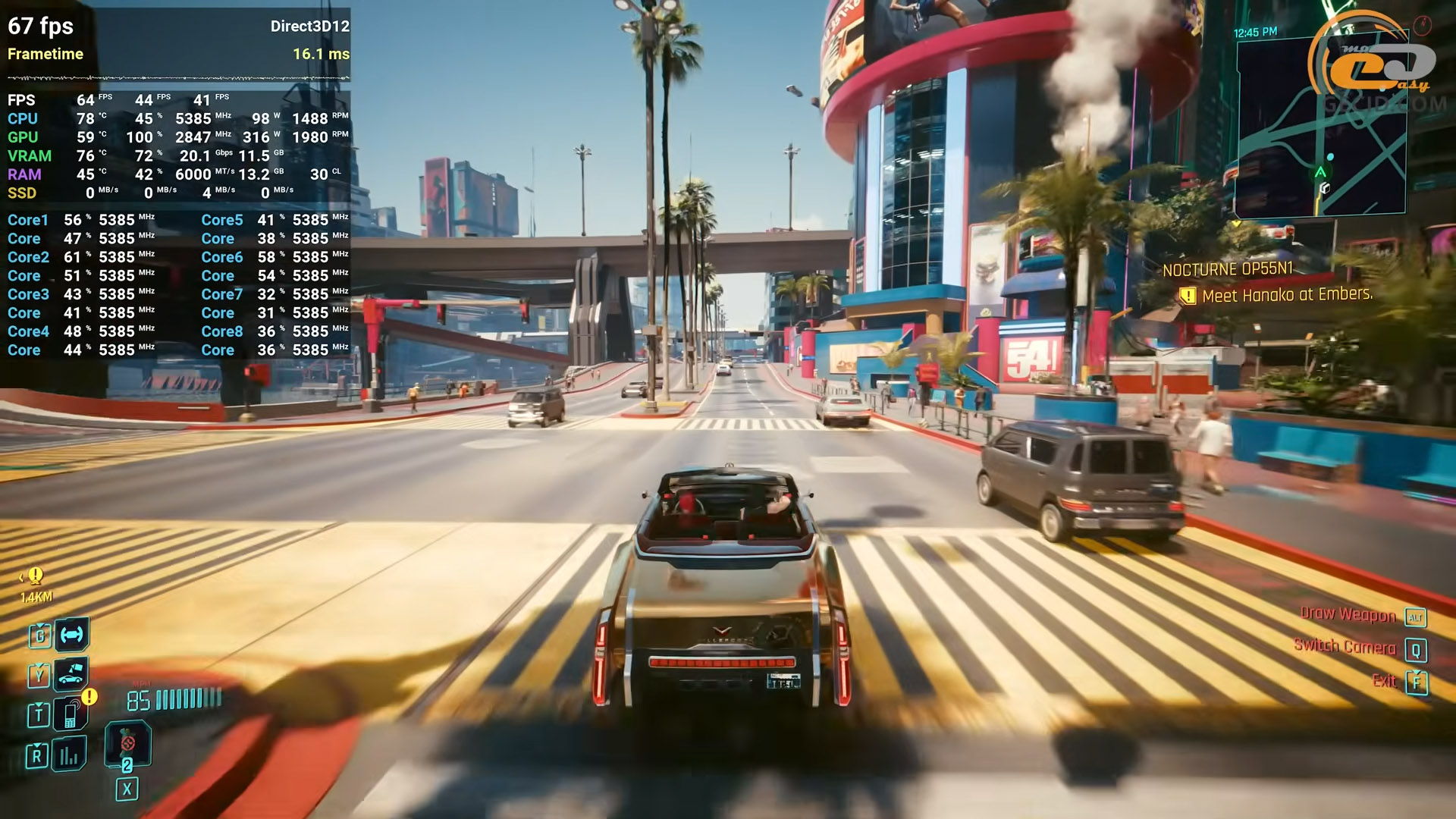Open the phone icon with alert
This screenshot has height=819, width=1456.
71,714
